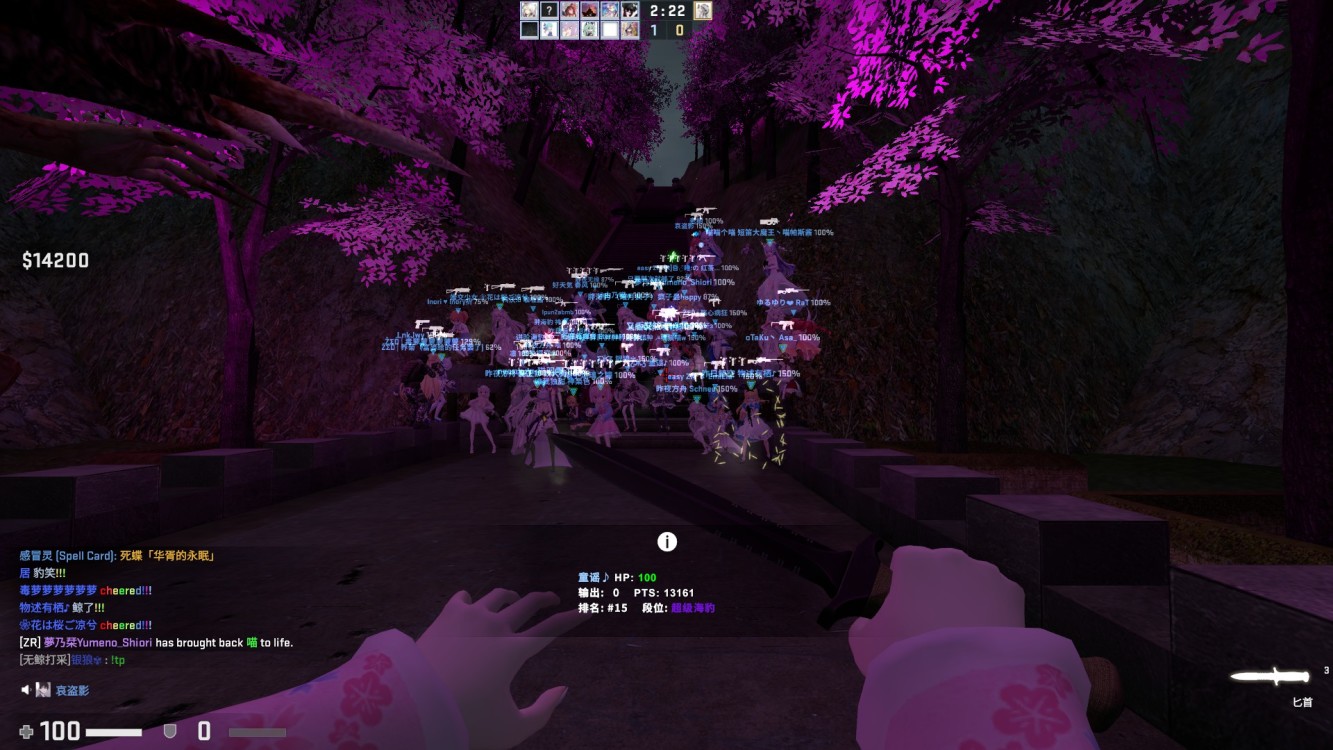Click the "has brought back" chat message
Screen dimensions: 1333x750
tap(155, 643)
